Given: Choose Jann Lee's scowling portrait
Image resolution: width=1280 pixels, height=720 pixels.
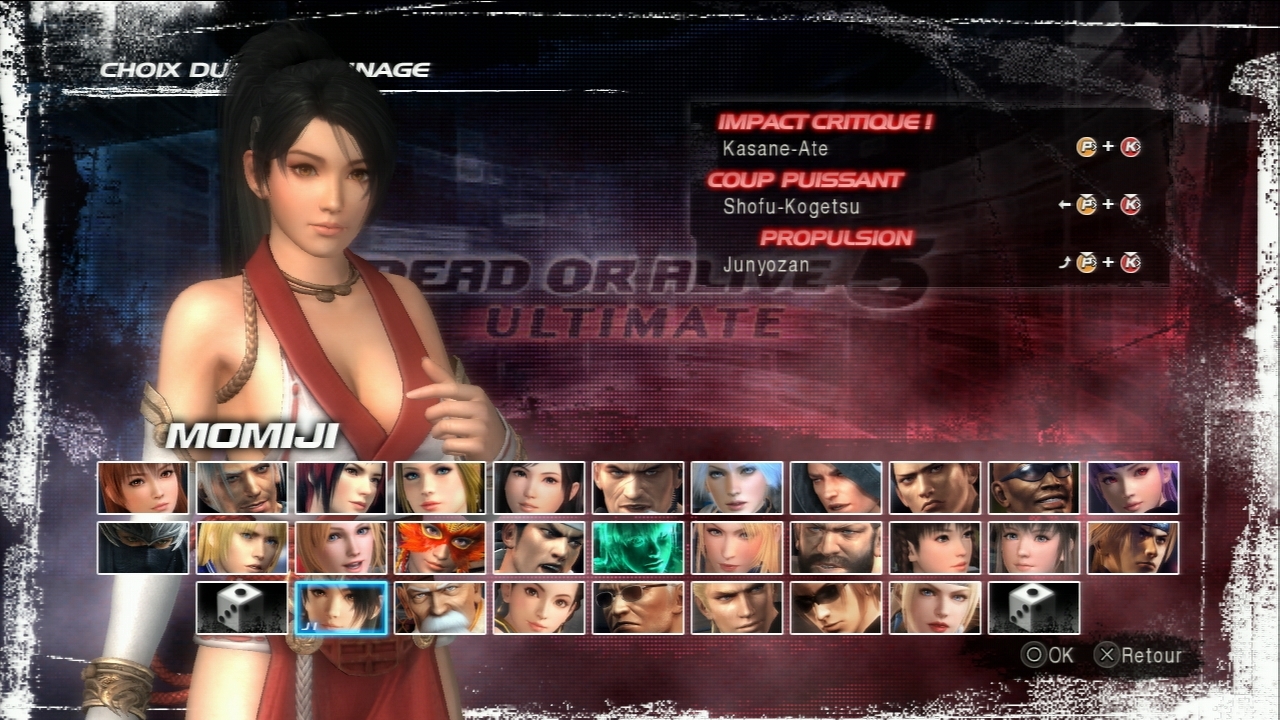Looking at the screenshot, I should click(935, 488).
